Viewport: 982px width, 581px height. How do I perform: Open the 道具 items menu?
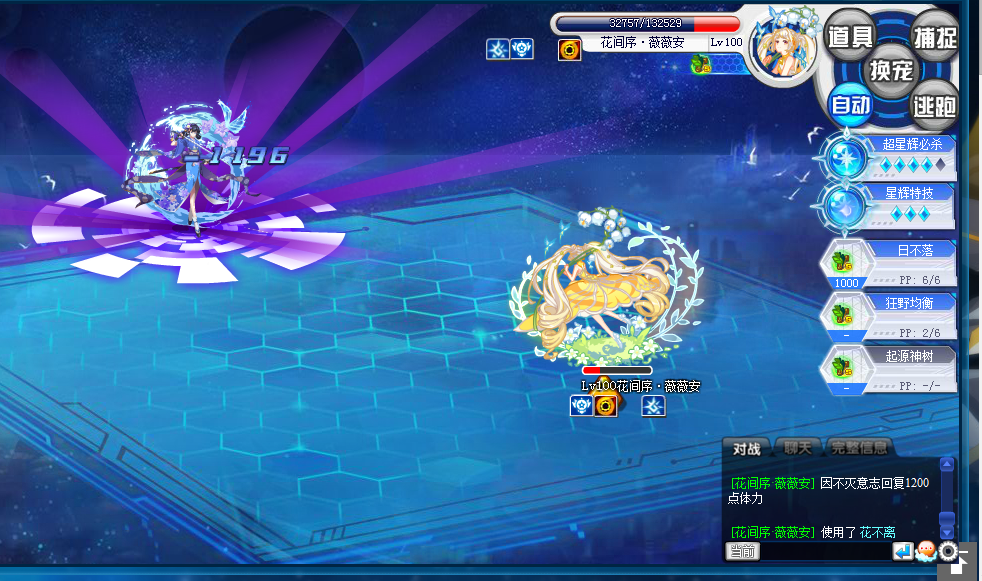851,37
